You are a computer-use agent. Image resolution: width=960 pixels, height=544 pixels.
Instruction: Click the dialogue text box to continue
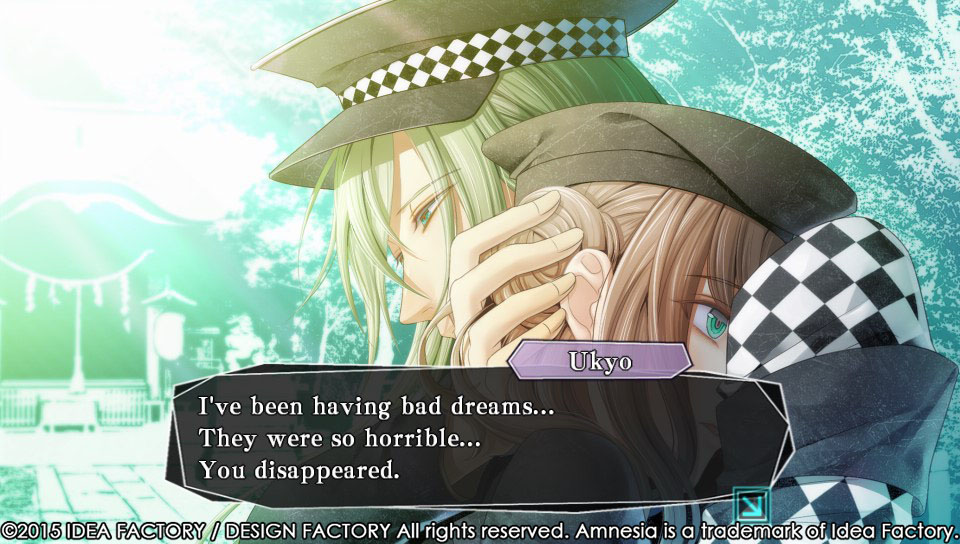tap(470, 438)
